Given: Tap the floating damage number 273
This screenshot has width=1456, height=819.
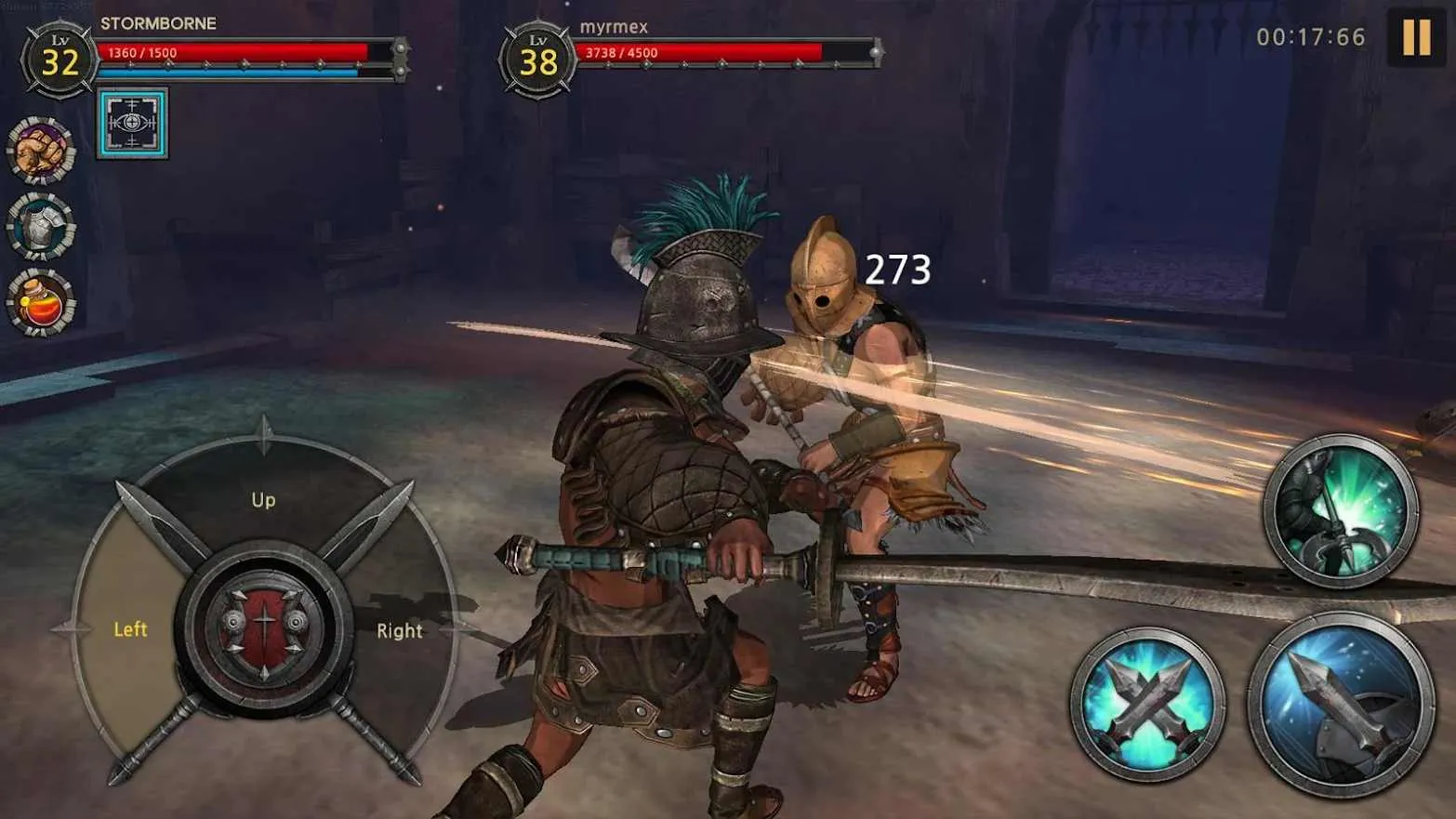Looking at the screenshot, I should tap(895, 271).
